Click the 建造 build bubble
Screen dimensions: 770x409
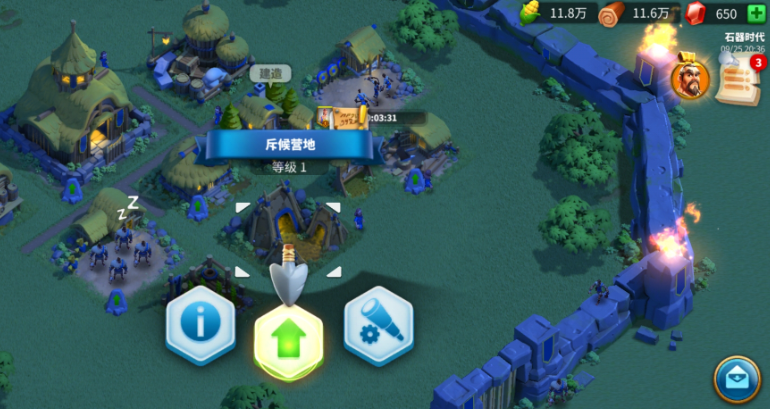click(x=269, y=73)
